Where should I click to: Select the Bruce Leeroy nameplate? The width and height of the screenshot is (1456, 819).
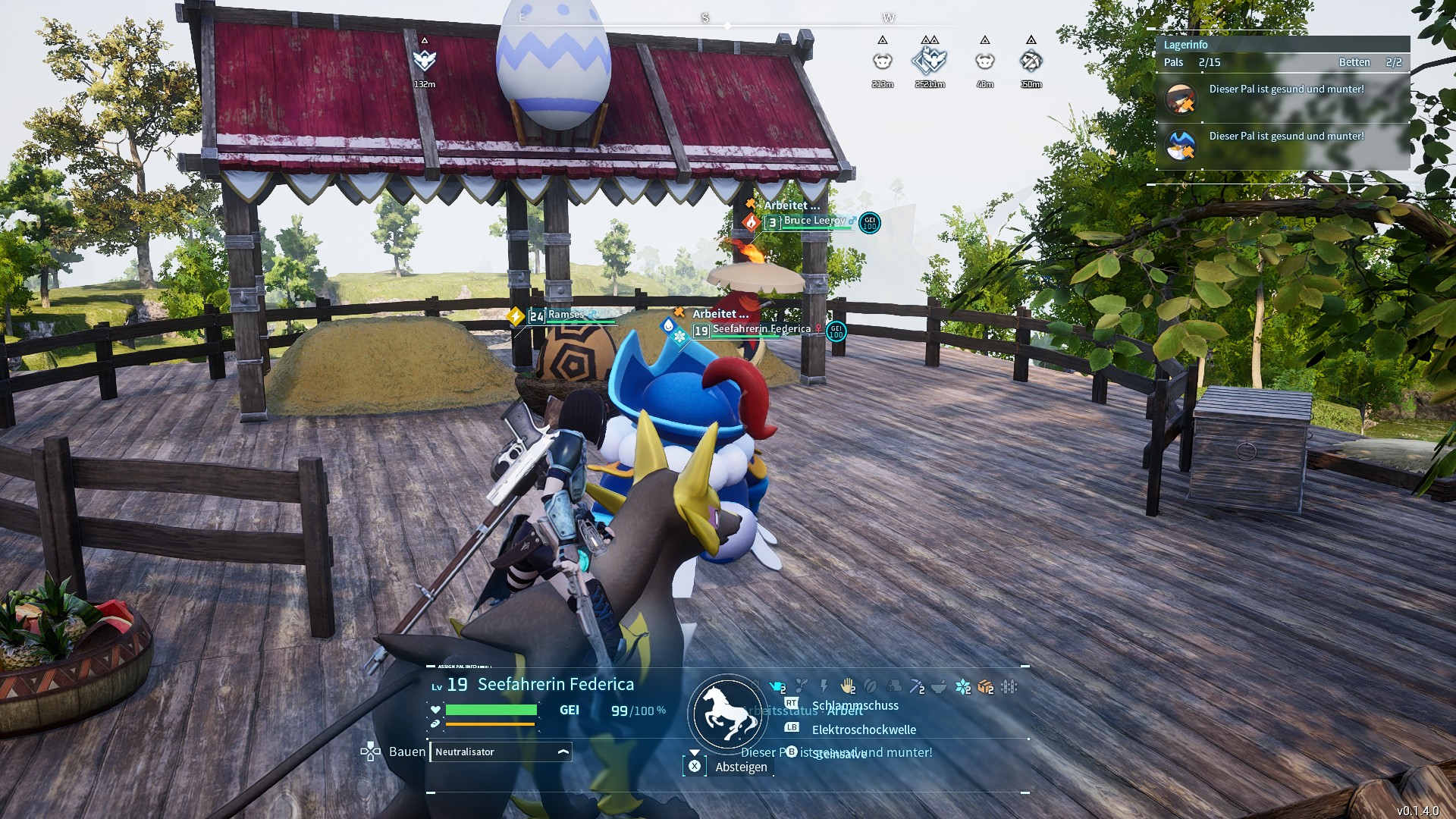tap(814, 221)
